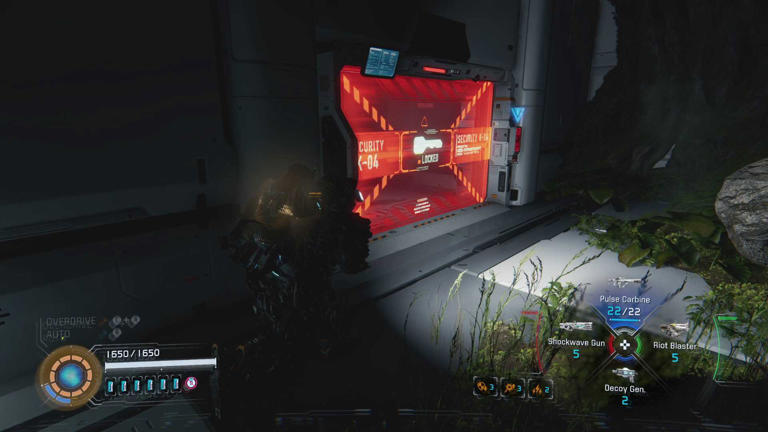Activate the Overdrive core gauge
Screen dimensions: 768x432
tap(70, 376)
